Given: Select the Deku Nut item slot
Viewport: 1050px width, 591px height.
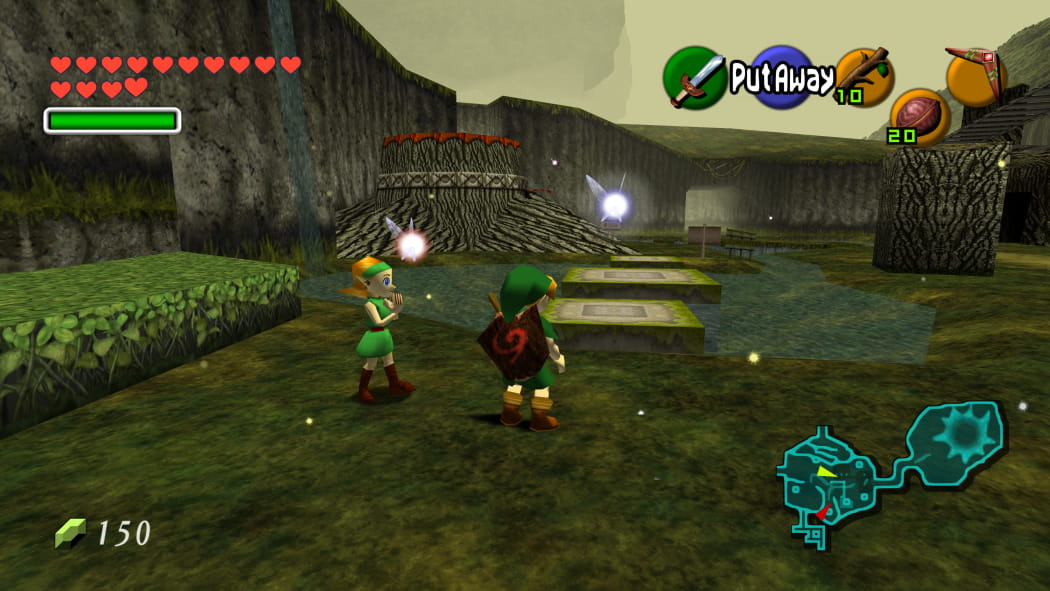Looking at the screenshot, I should [920, 115].
